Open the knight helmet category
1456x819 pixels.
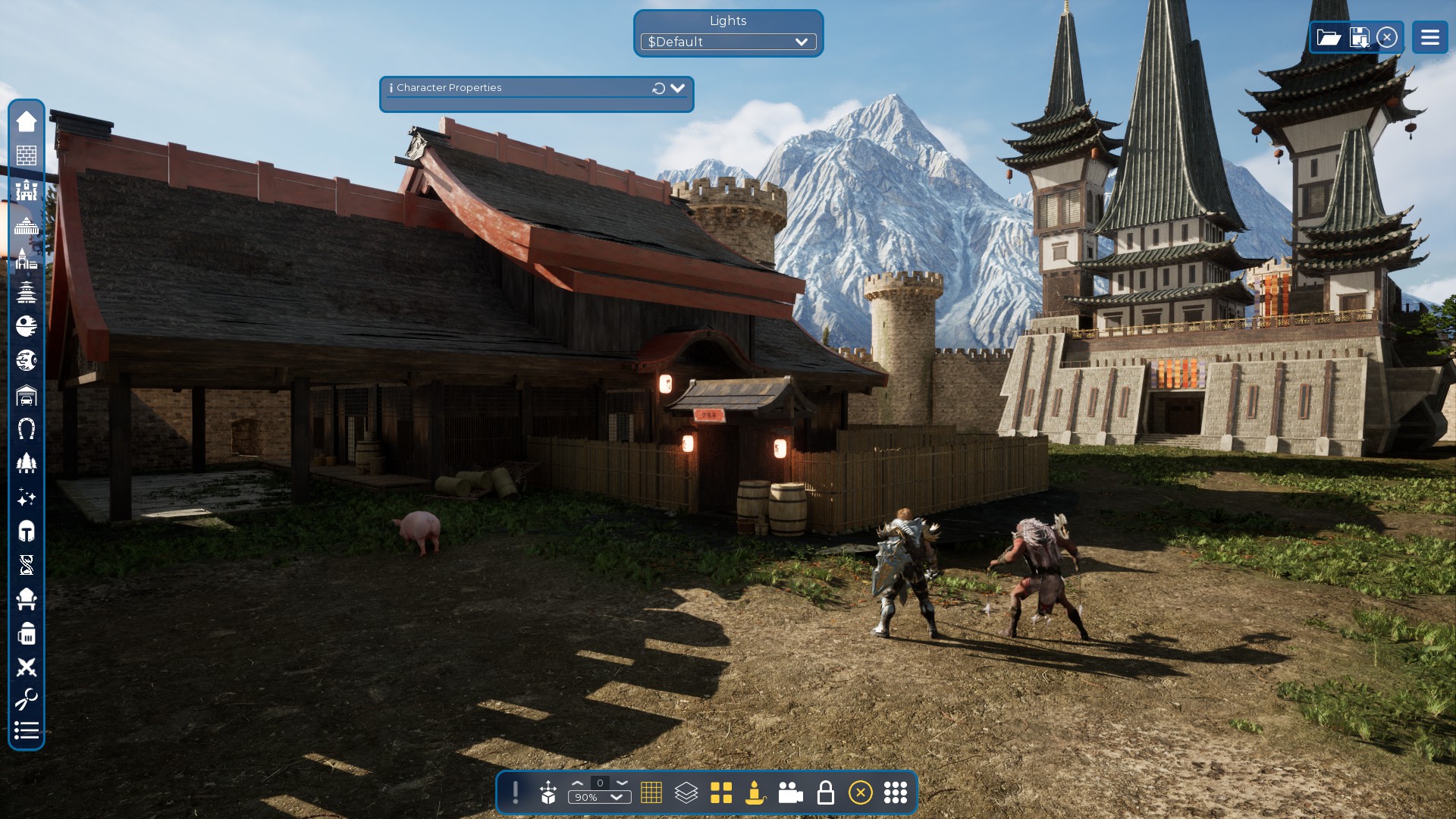point(27,531)
